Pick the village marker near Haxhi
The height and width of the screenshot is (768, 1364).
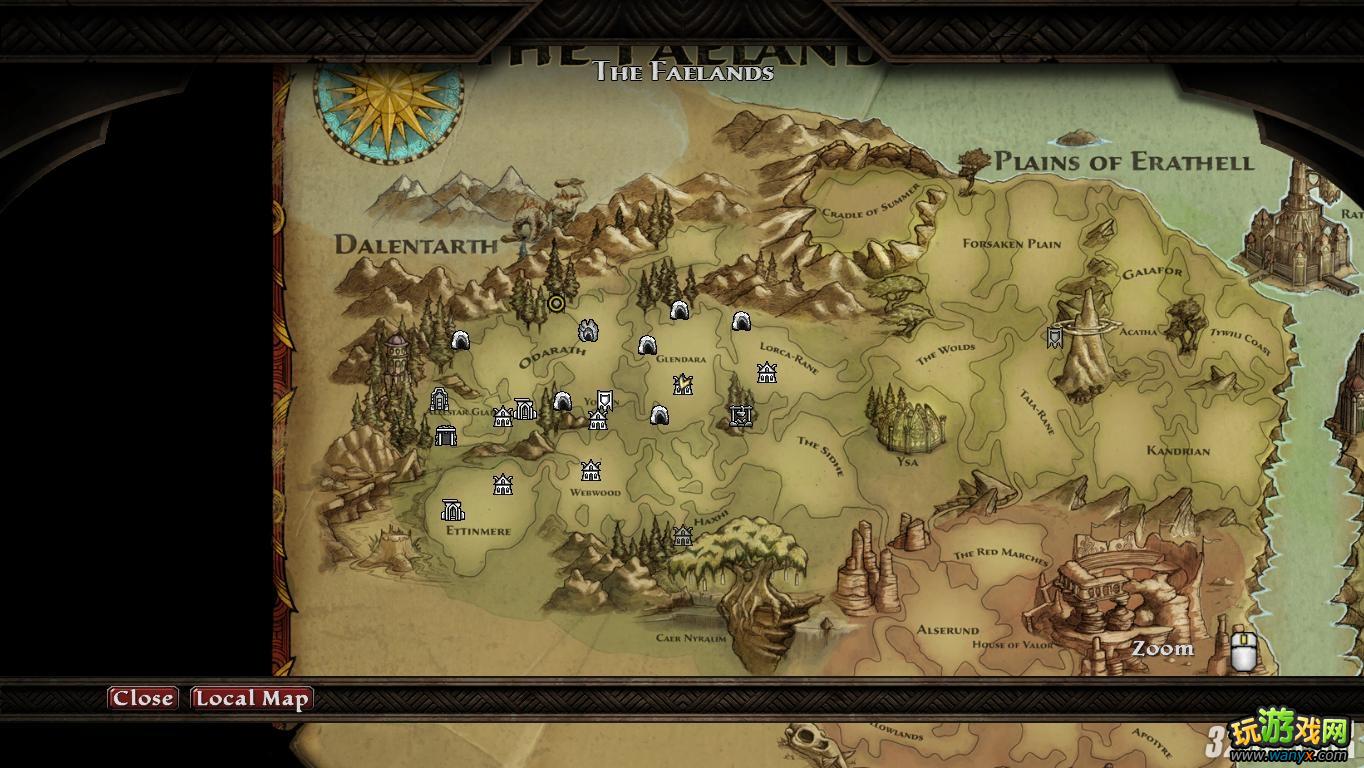coord(683,536)
